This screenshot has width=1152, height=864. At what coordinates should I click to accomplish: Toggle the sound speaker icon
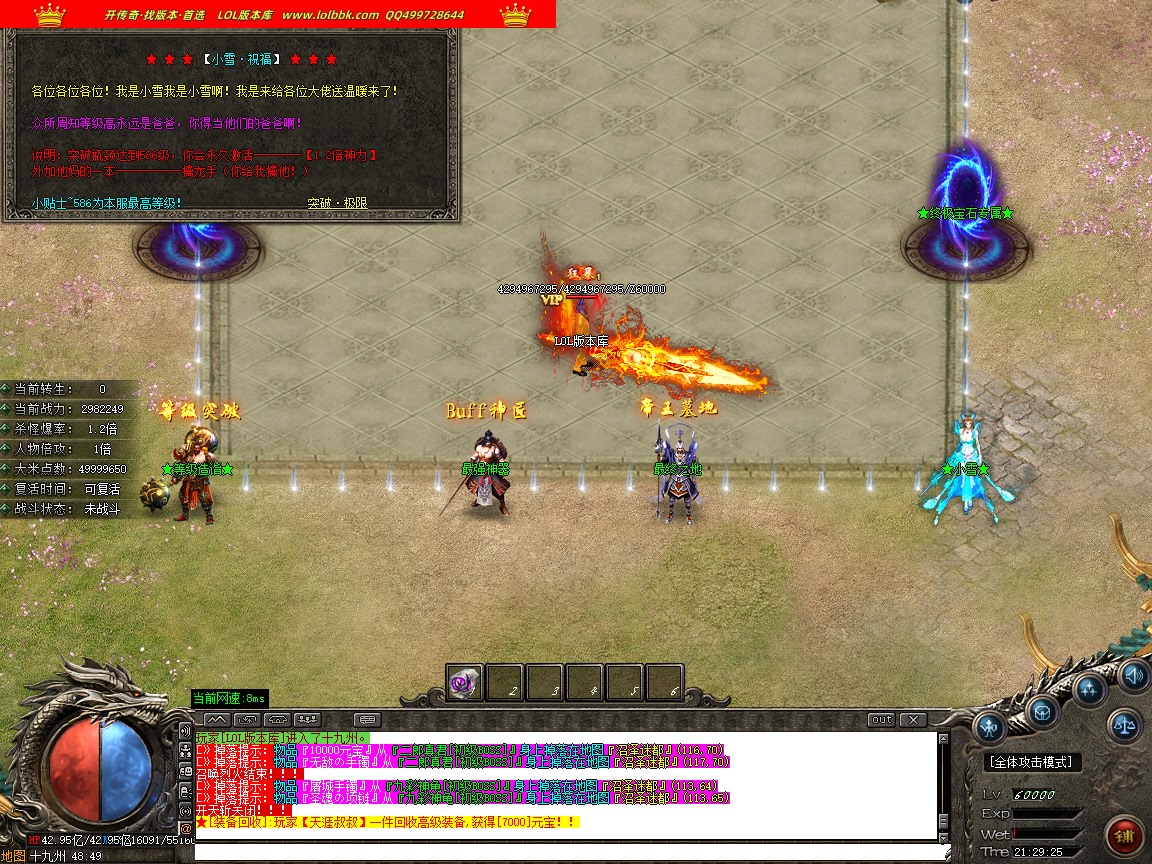[x=1133, y=673]
